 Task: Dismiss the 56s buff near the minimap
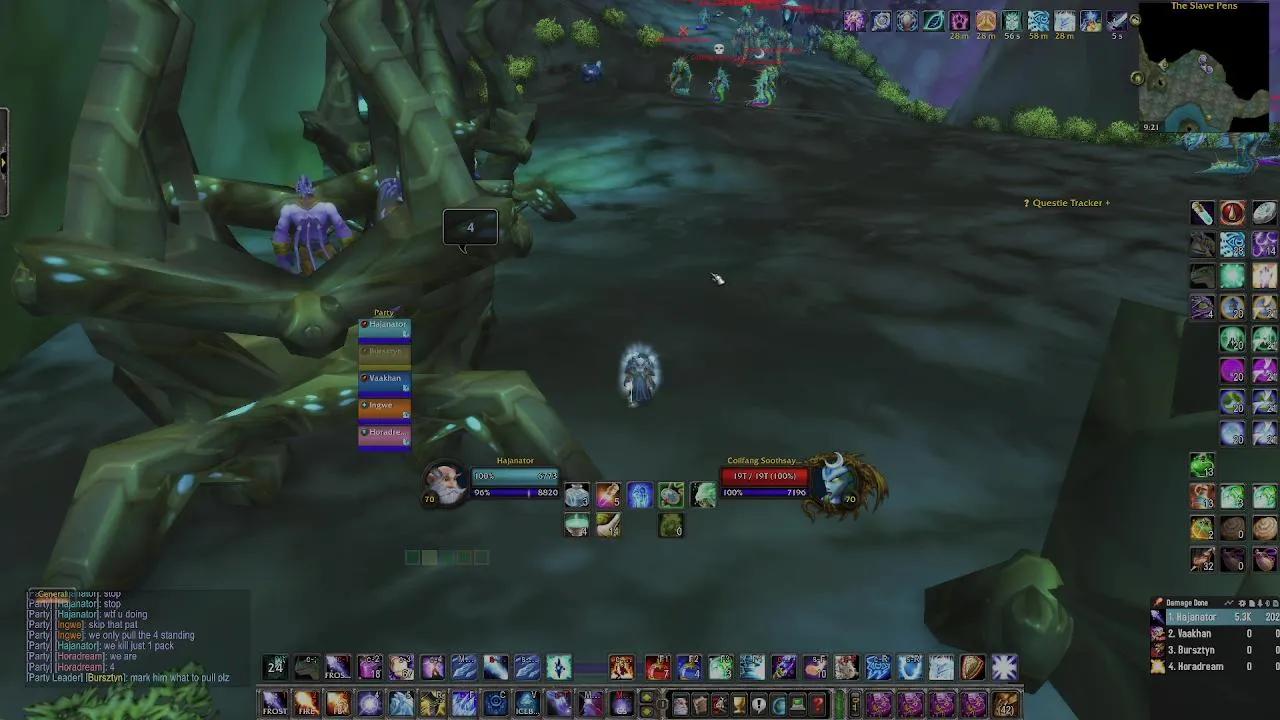[x=1013, y=22]
